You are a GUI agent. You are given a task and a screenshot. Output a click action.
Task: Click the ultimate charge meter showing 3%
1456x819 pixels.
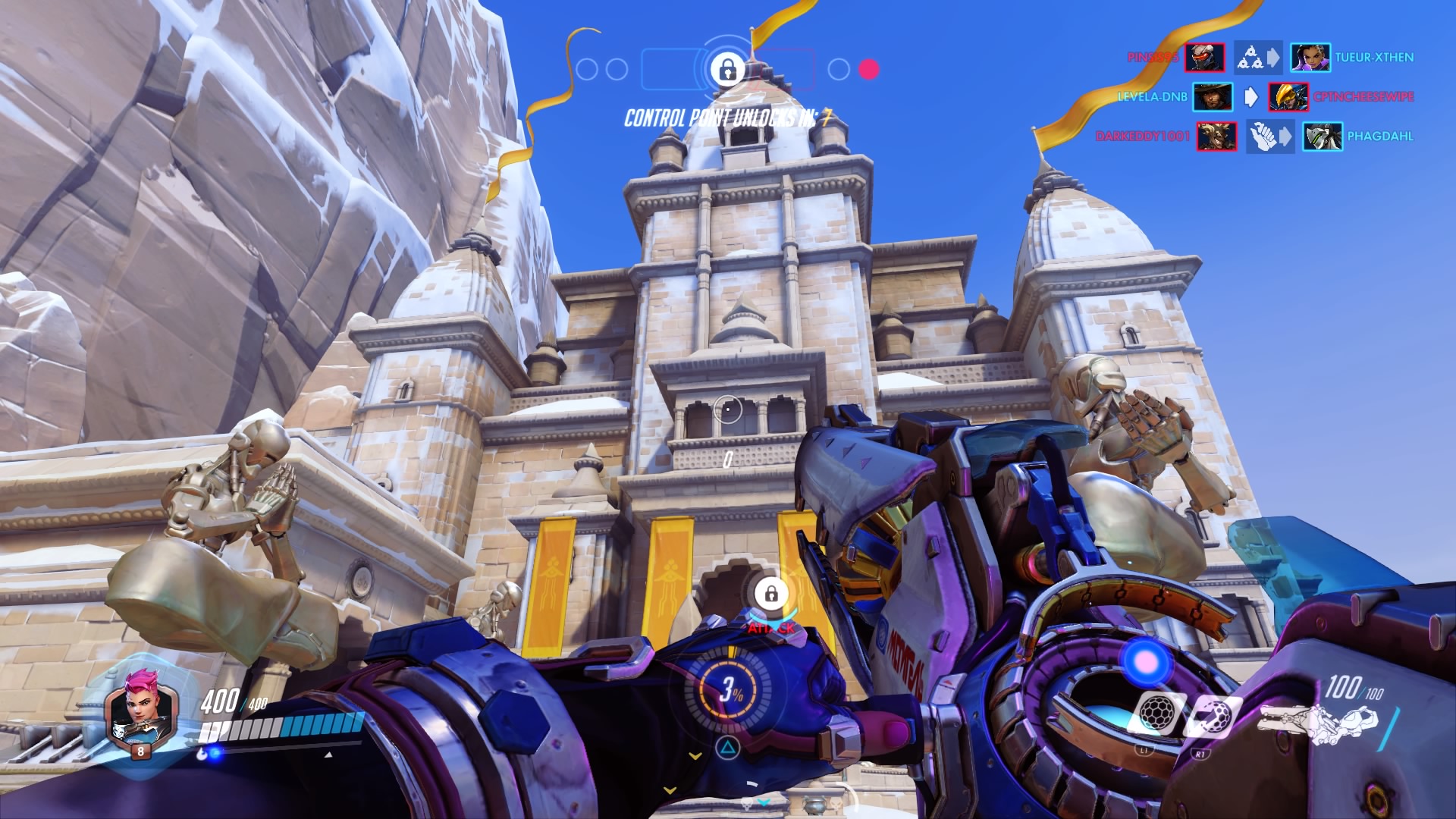coord(730,689)
